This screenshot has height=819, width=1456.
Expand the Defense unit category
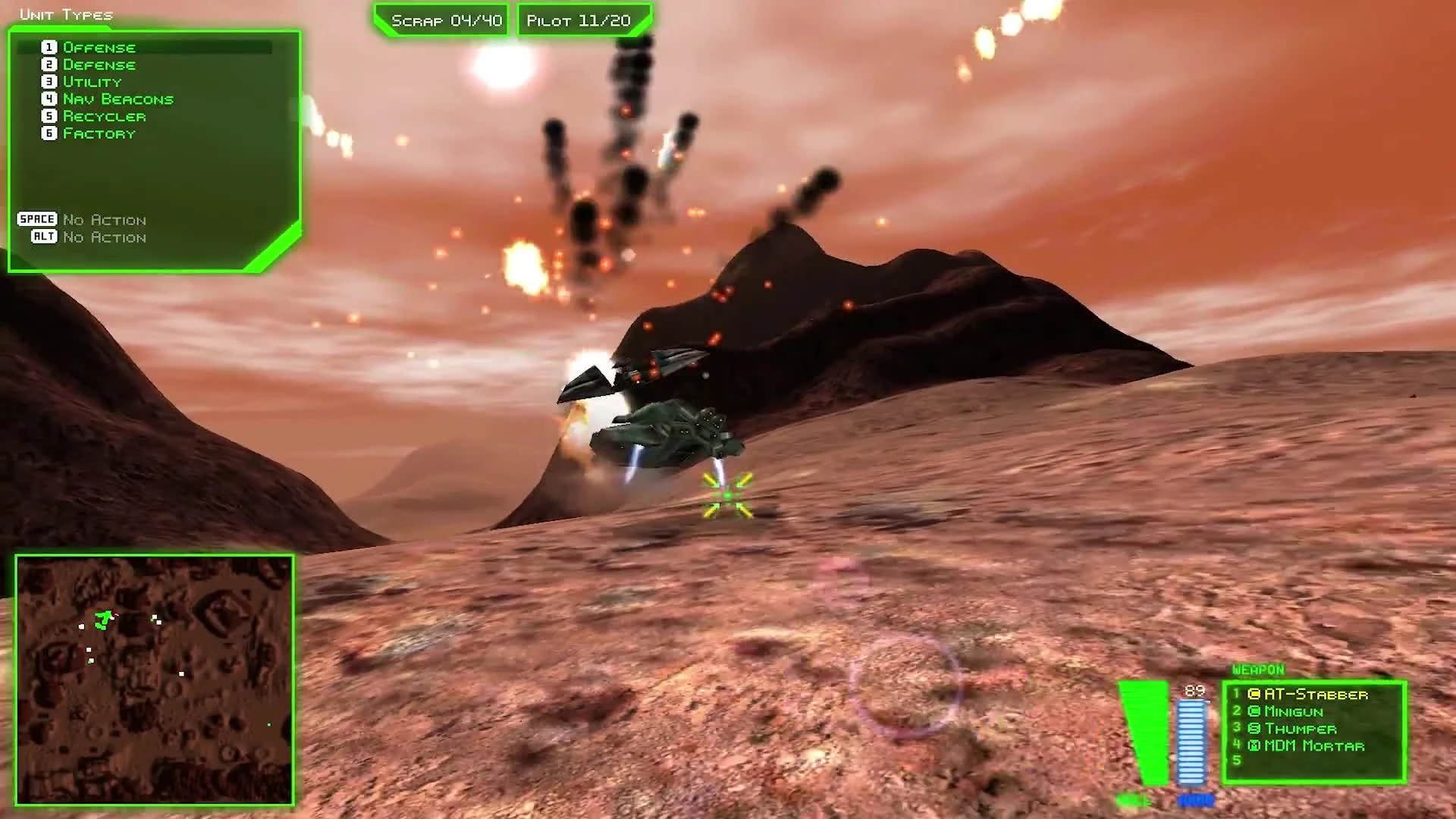(100, 64)
